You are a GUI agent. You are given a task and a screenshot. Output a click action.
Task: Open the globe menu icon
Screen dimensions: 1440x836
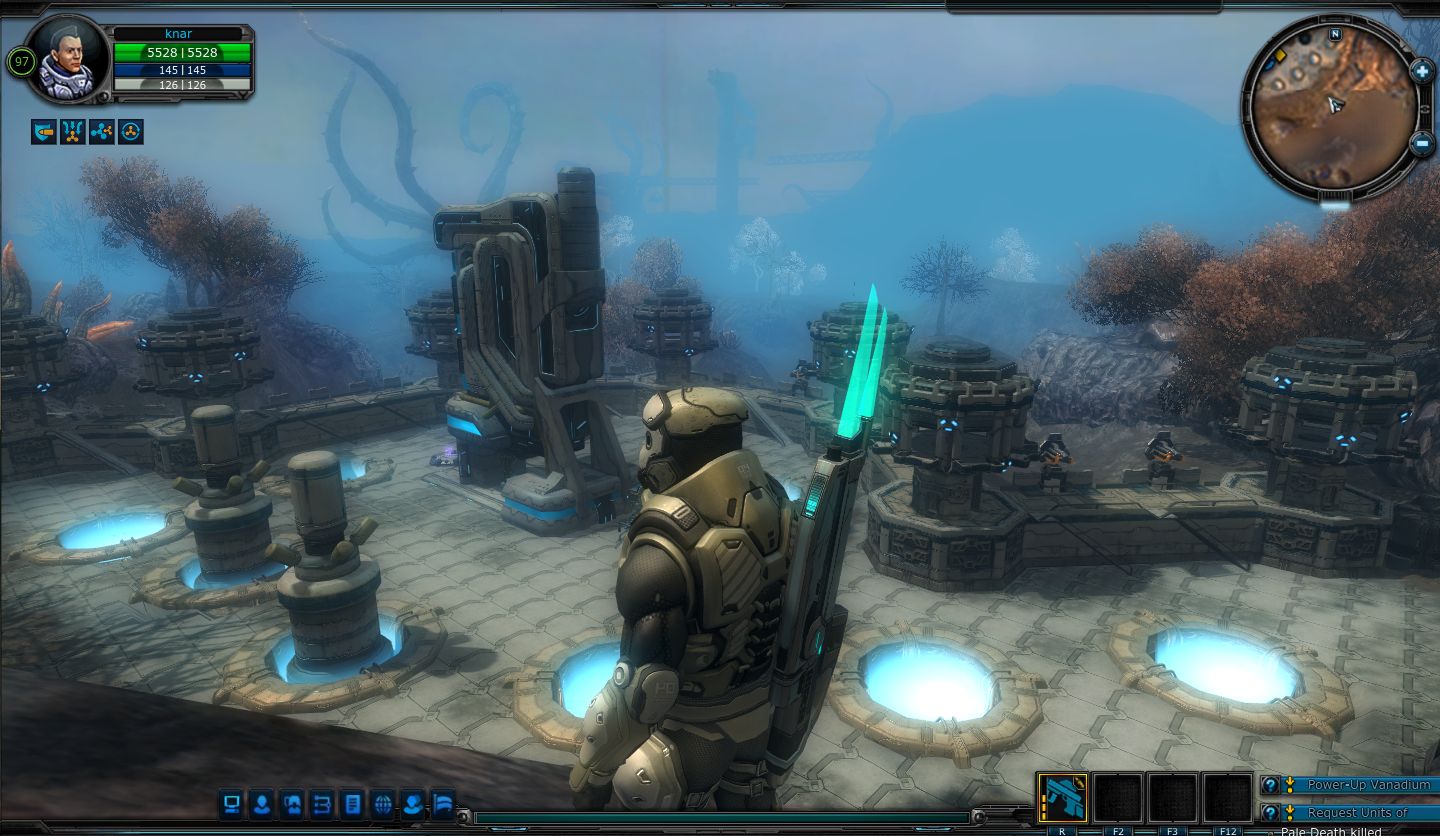coord(382,803)
